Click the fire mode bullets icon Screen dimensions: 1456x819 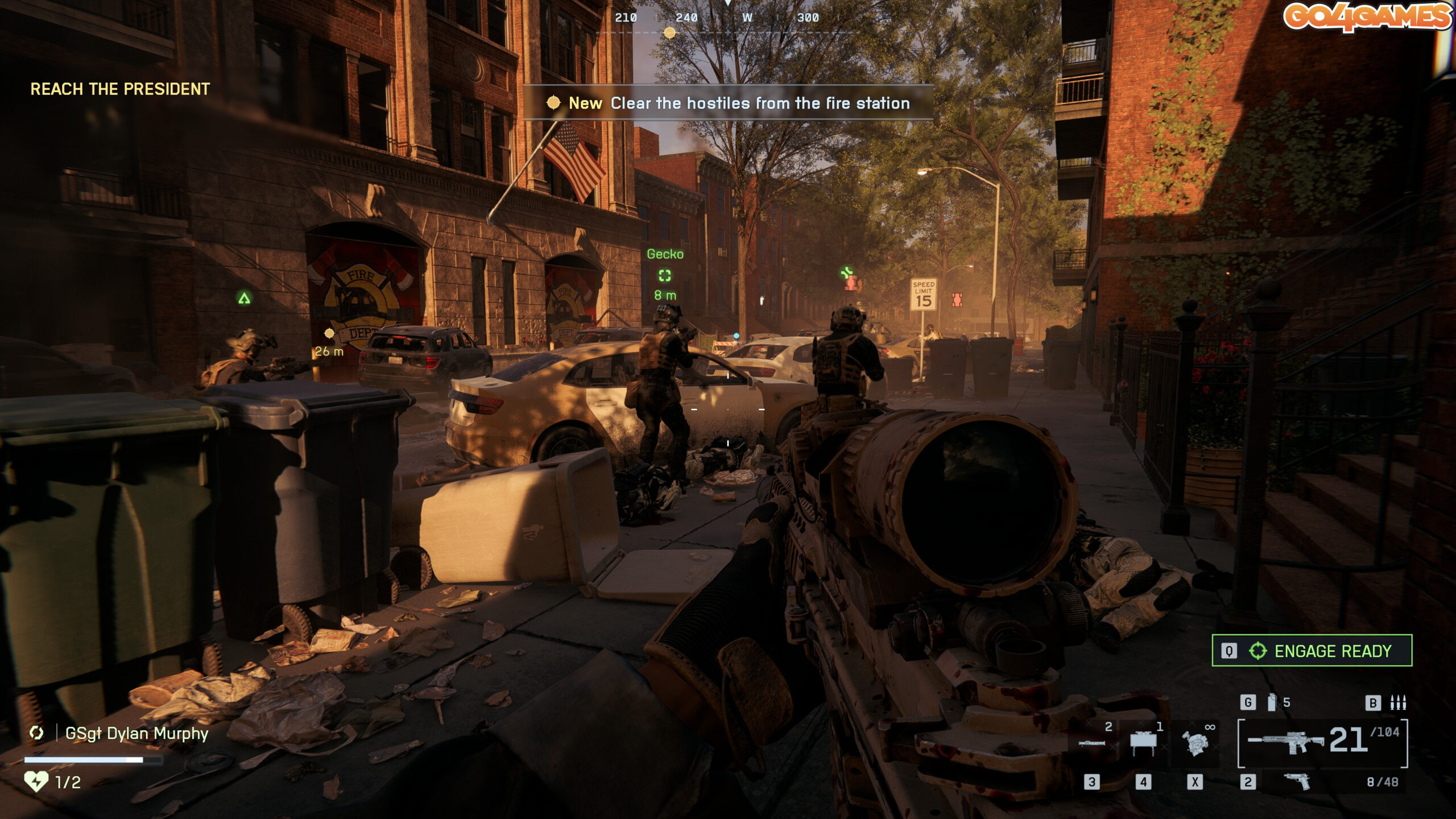point(1398,703)
